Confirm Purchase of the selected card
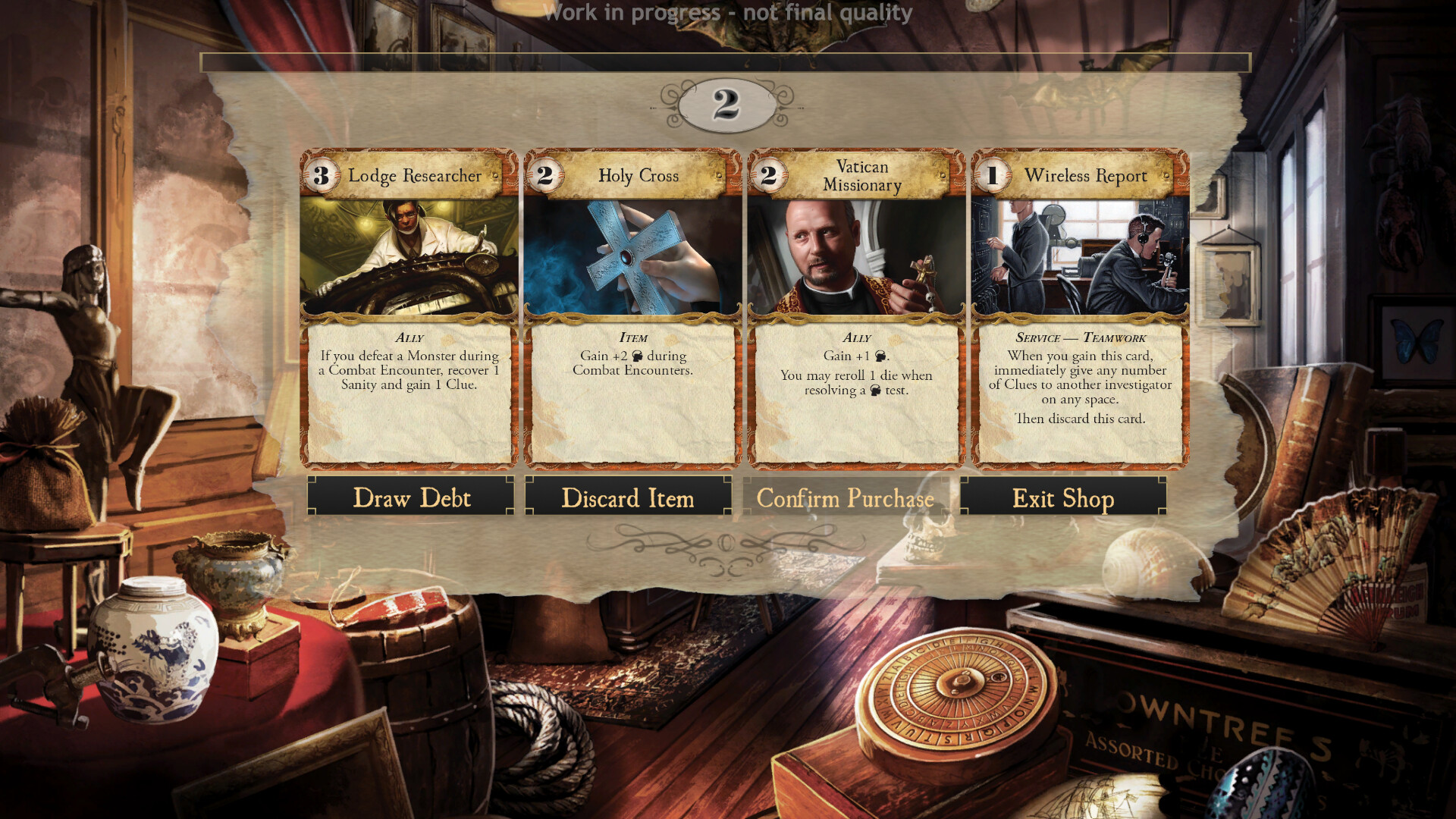The width and height of the screenshot is (1456, 819). (845, 498)
